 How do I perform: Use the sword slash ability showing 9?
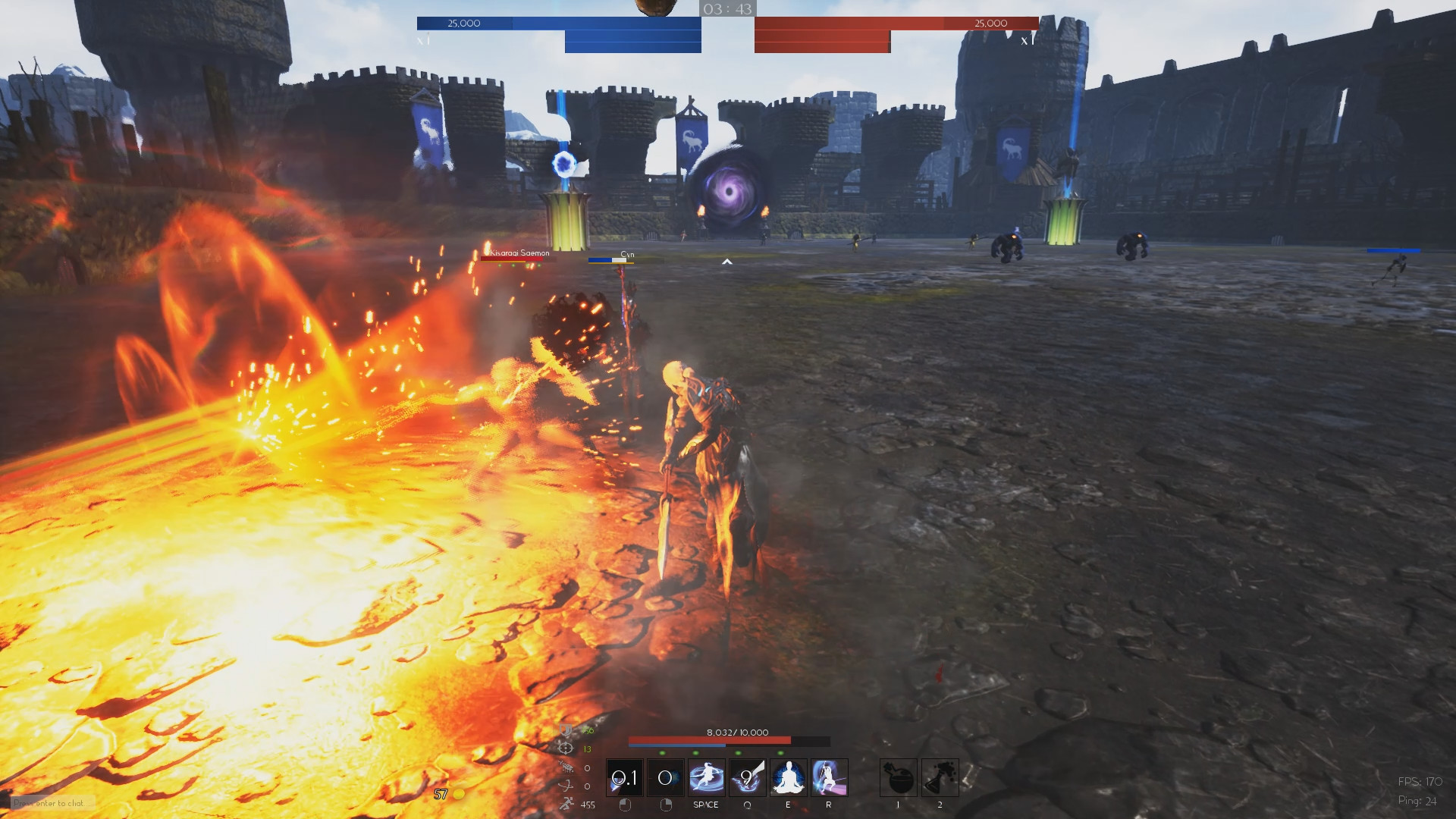coord(747,777)
